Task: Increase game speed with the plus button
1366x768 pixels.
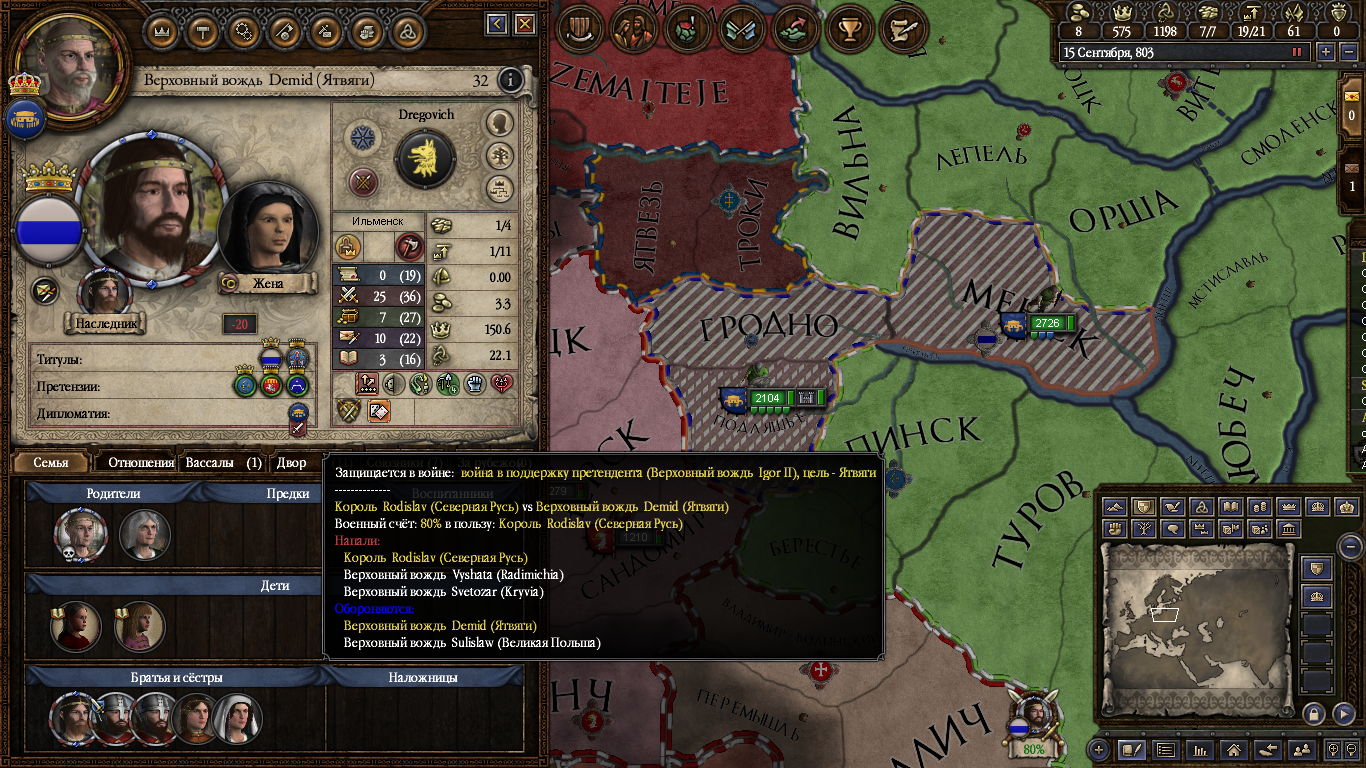Action: point(1326,52)
